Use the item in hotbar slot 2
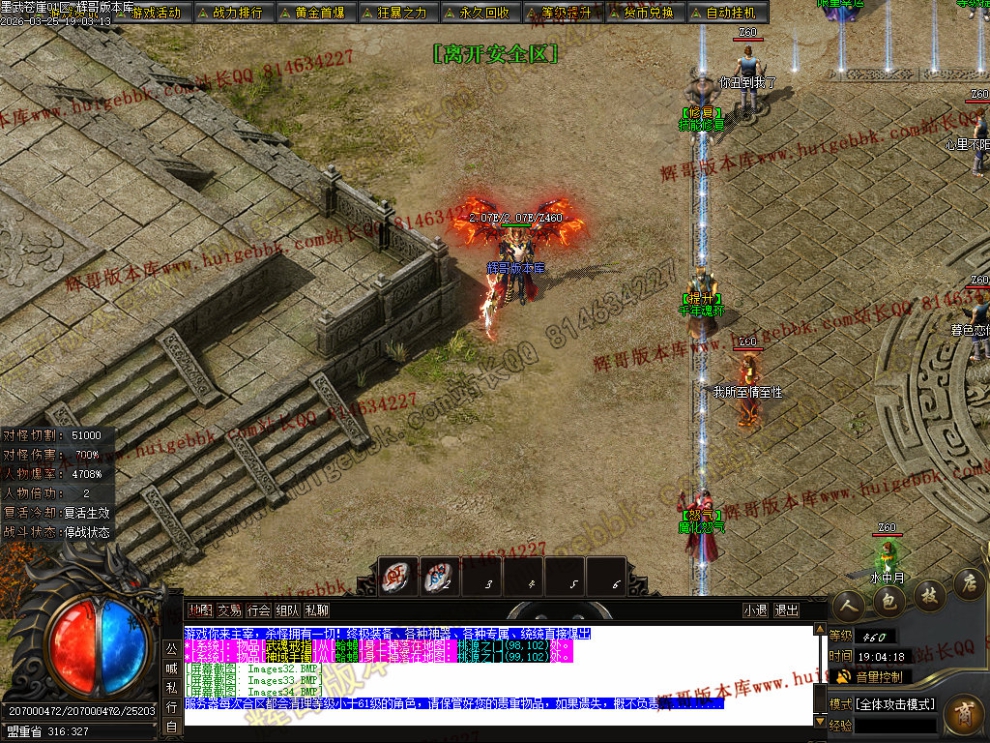The height and width of the screenshot is (743, 990). pos(439,576)
